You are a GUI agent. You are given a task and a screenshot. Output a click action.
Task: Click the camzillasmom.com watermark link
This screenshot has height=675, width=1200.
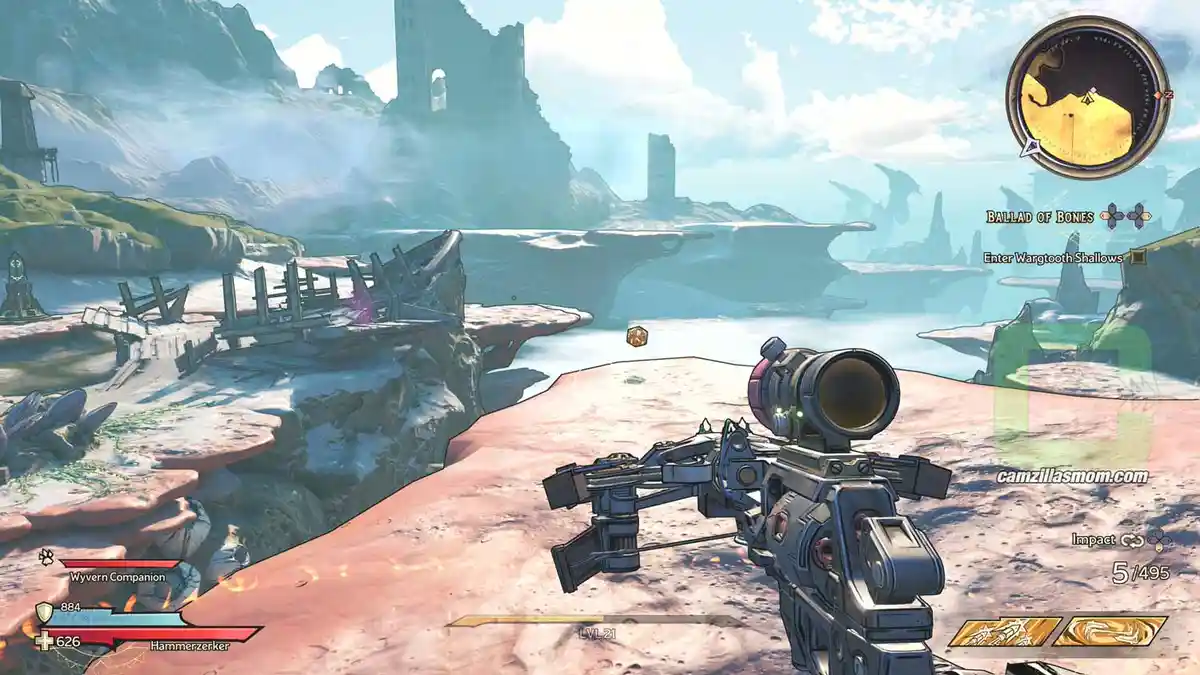coord(1072,476)
